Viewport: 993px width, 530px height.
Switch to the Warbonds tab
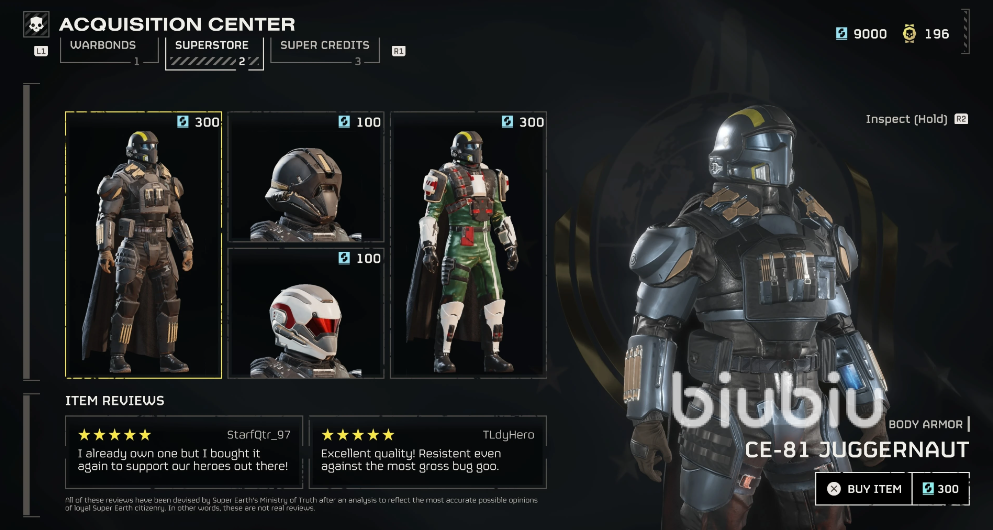[103, 46]
